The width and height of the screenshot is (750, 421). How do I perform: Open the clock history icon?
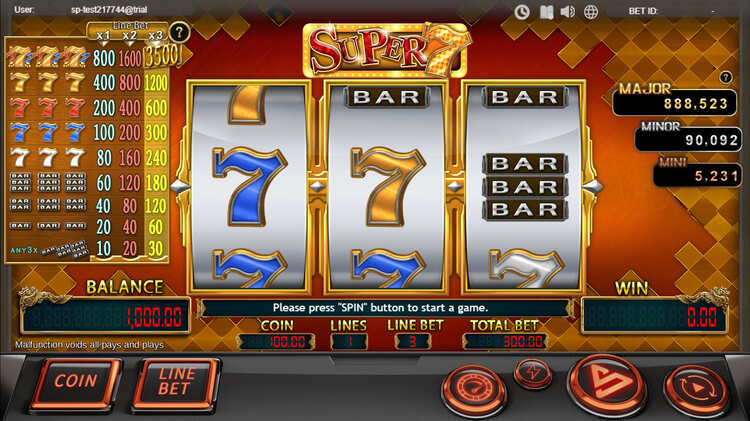522,12
